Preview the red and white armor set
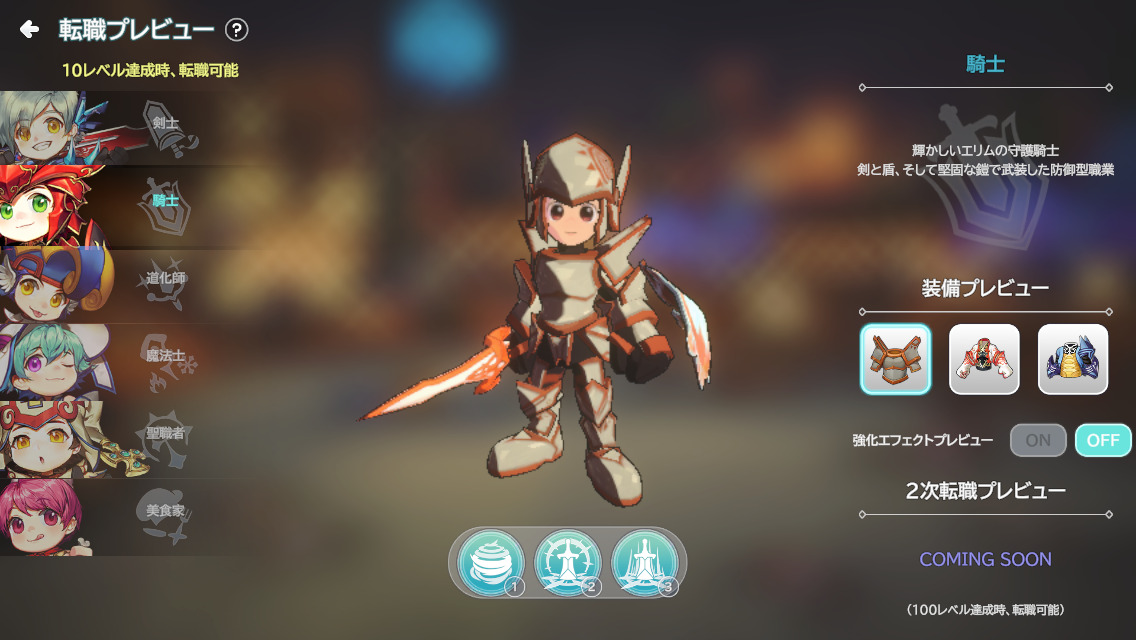1136x640 pixels. [x=984, y=359]
